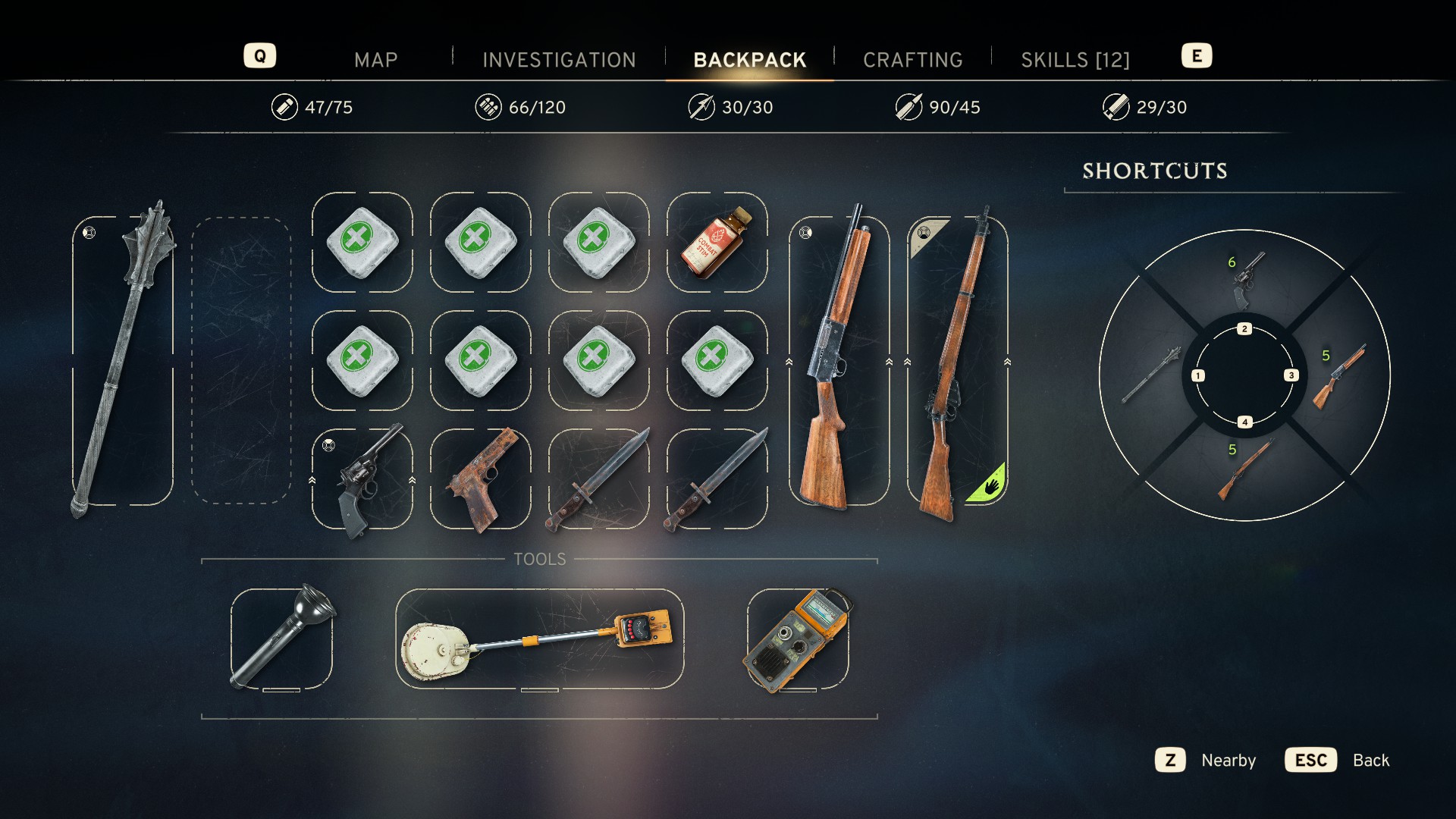Open the Investigation tab
Screen dimensions: 1456x819
tap(559, 60)
